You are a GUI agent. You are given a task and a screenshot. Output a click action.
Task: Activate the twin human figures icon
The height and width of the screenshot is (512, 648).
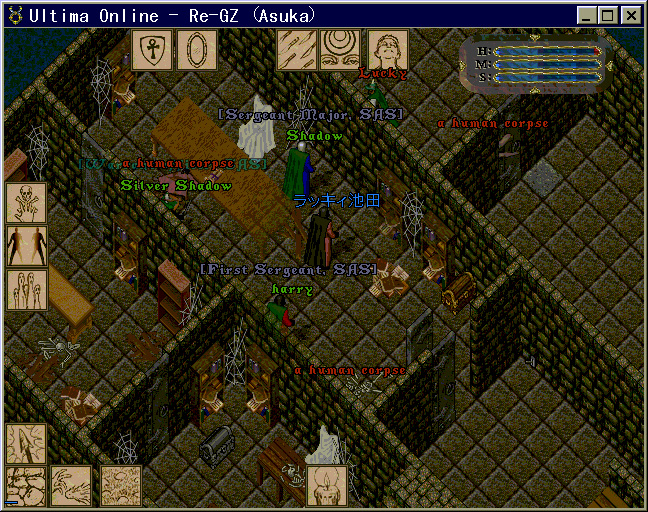[26, 246]
